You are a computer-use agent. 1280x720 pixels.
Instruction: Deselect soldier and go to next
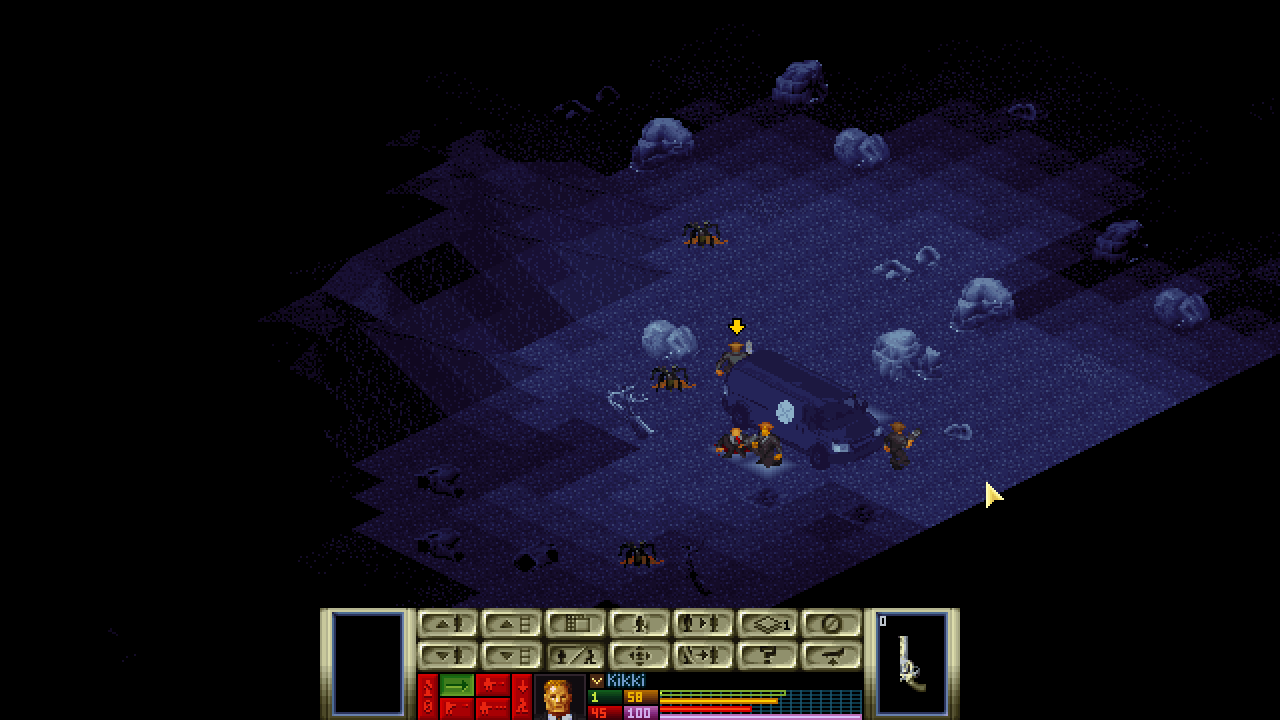tap(703, 656)
